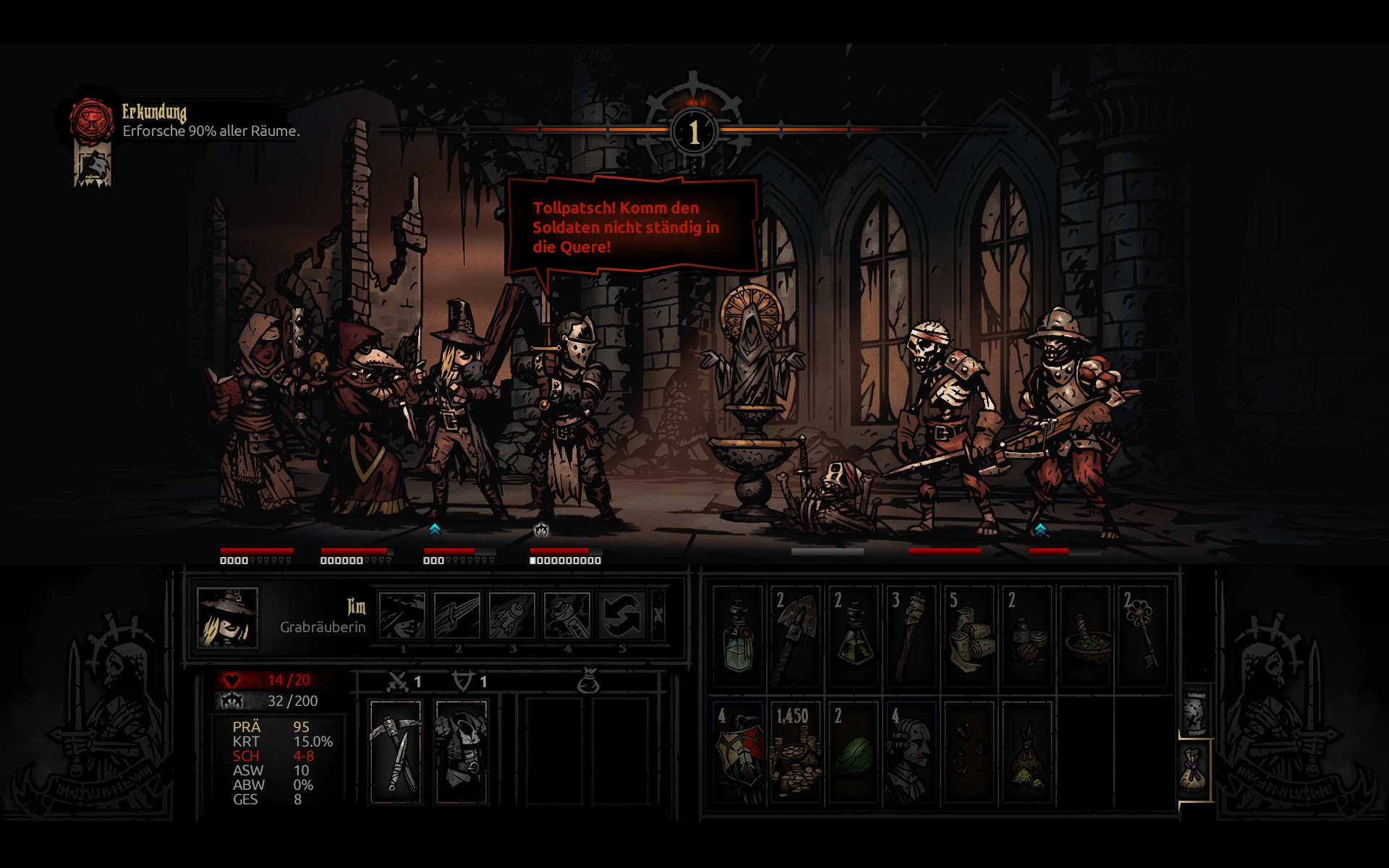Use the holy water bottle
1389x868 pixels.
(x=738, y=637)
